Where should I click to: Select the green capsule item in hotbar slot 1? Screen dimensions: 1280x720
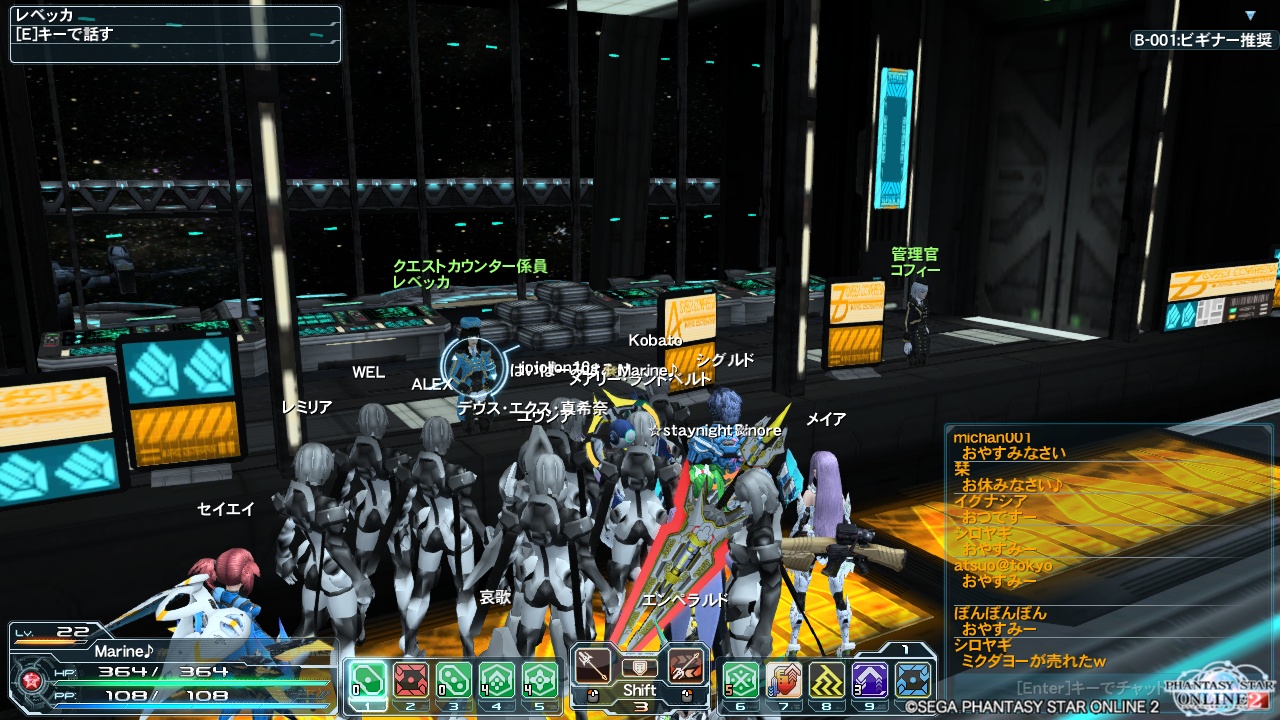[x=369, y=680]
